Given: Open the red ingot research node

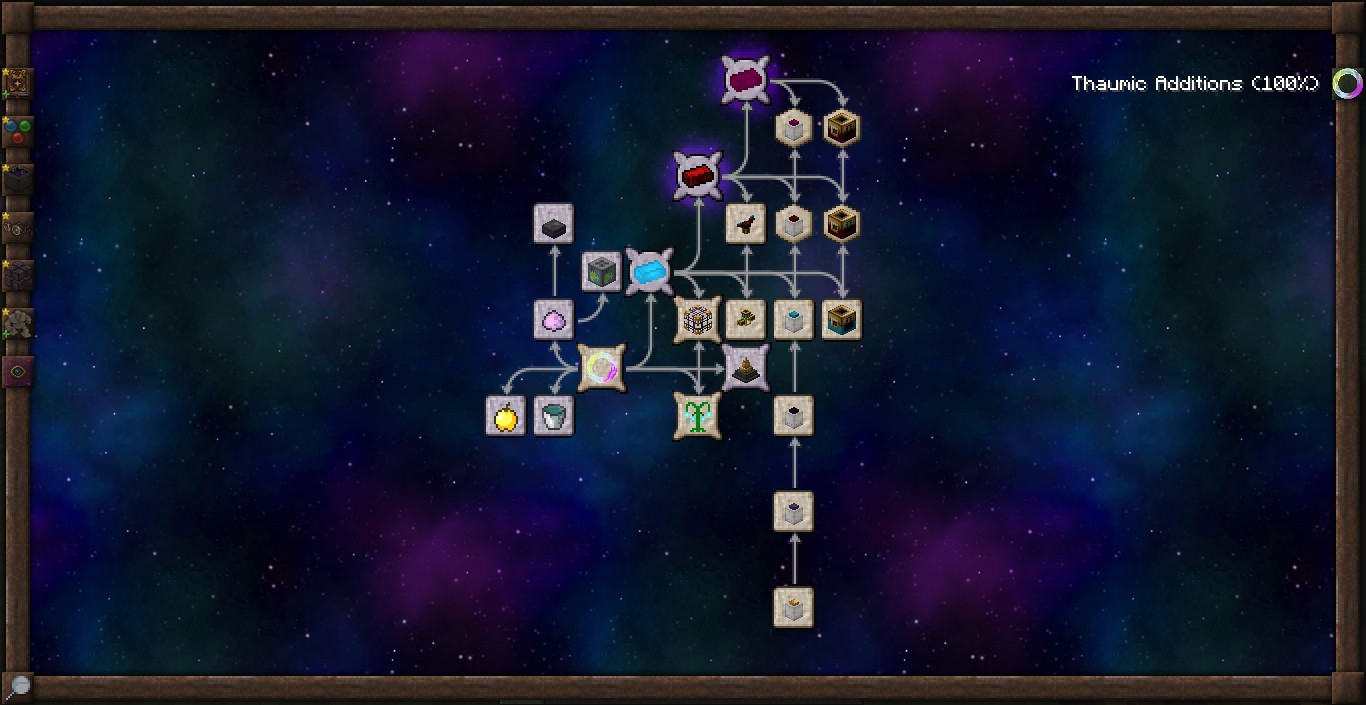Looking at the screenshot, I should coord(697,176).
